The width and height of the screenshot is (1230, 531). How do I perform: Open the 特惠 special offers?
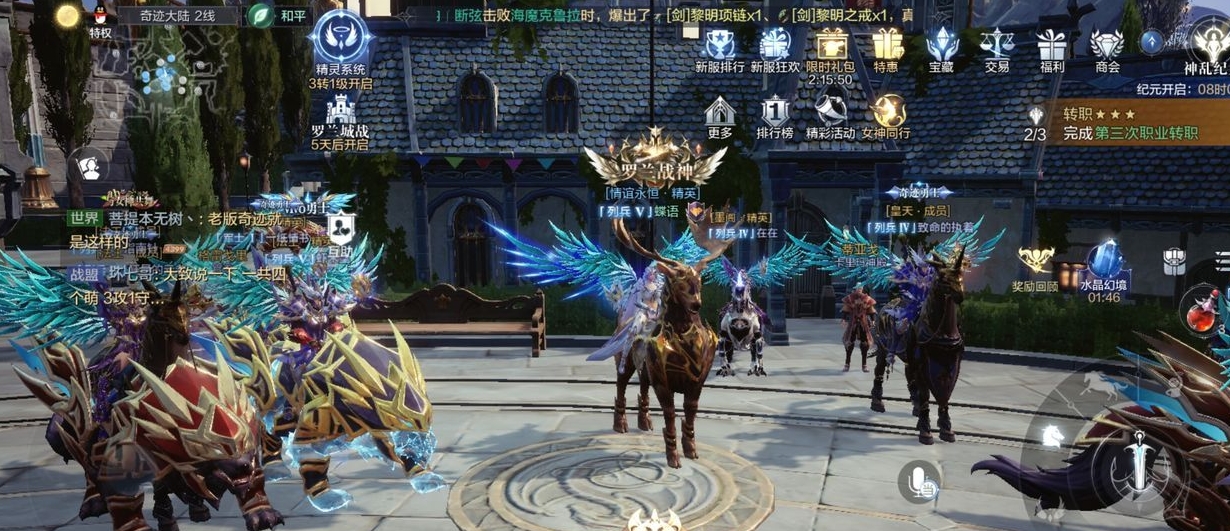(x=886, y=45)
